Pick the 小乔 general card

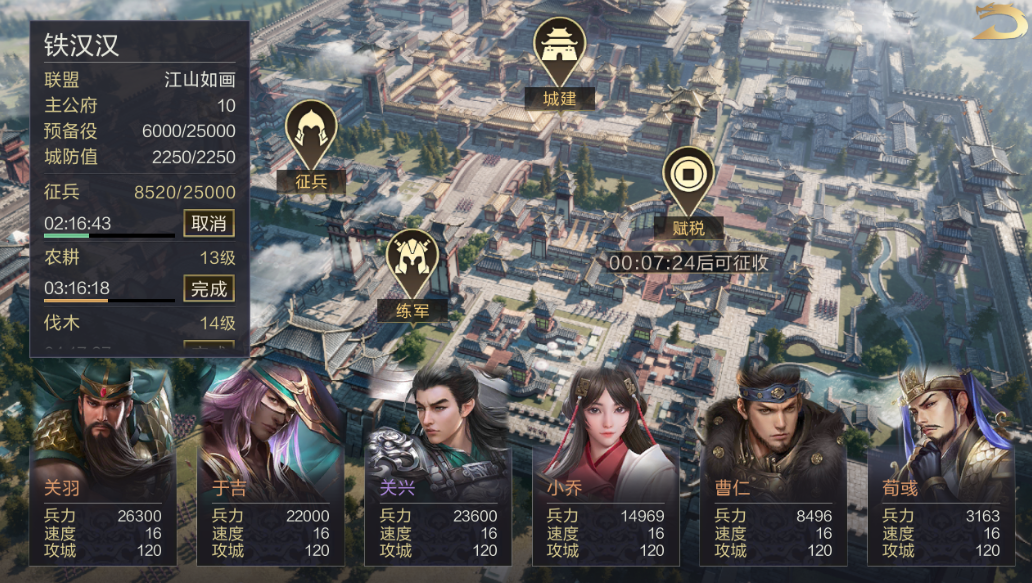[606, 465]
